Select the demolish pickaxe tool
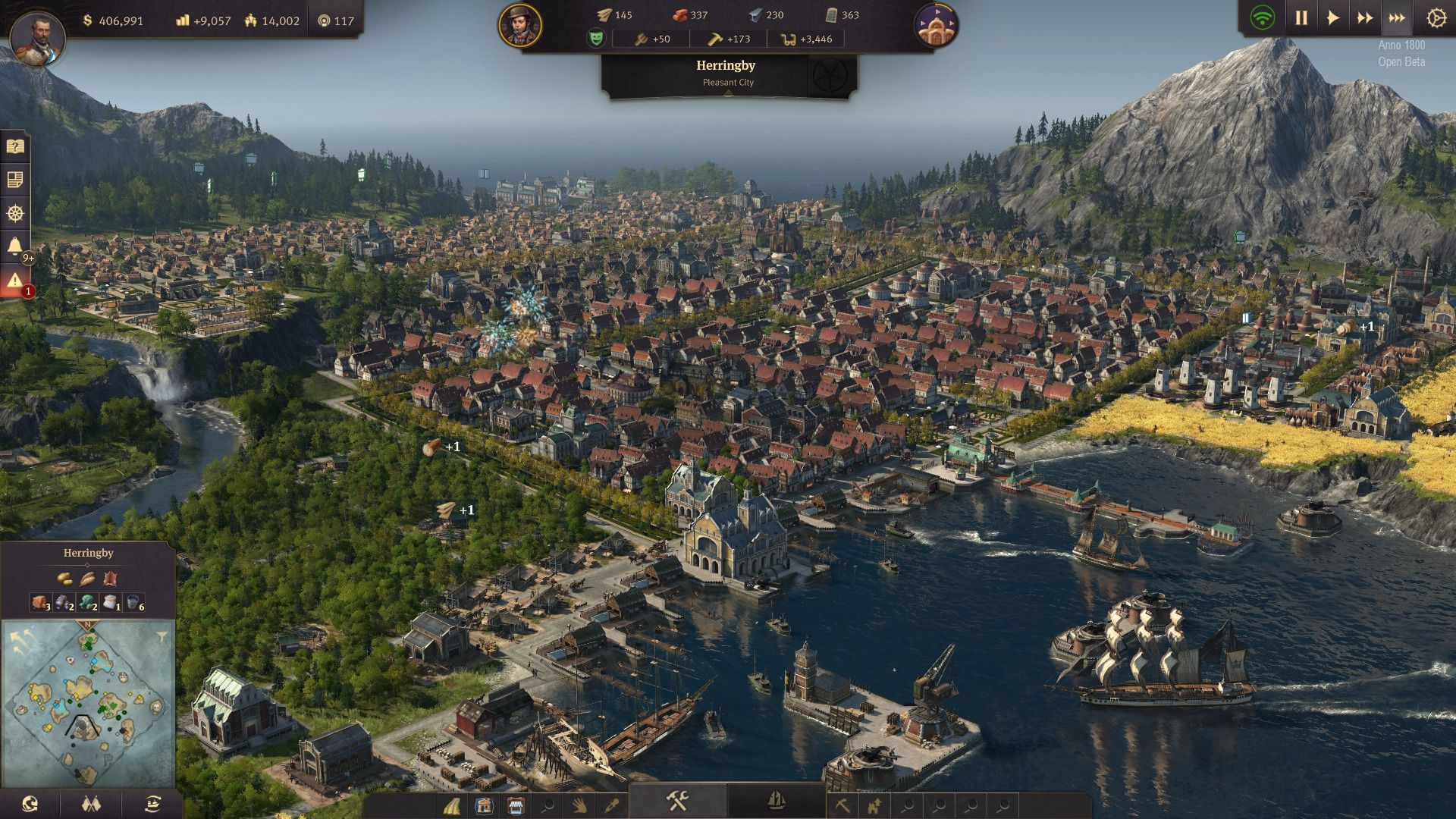 tap(842, 805)
